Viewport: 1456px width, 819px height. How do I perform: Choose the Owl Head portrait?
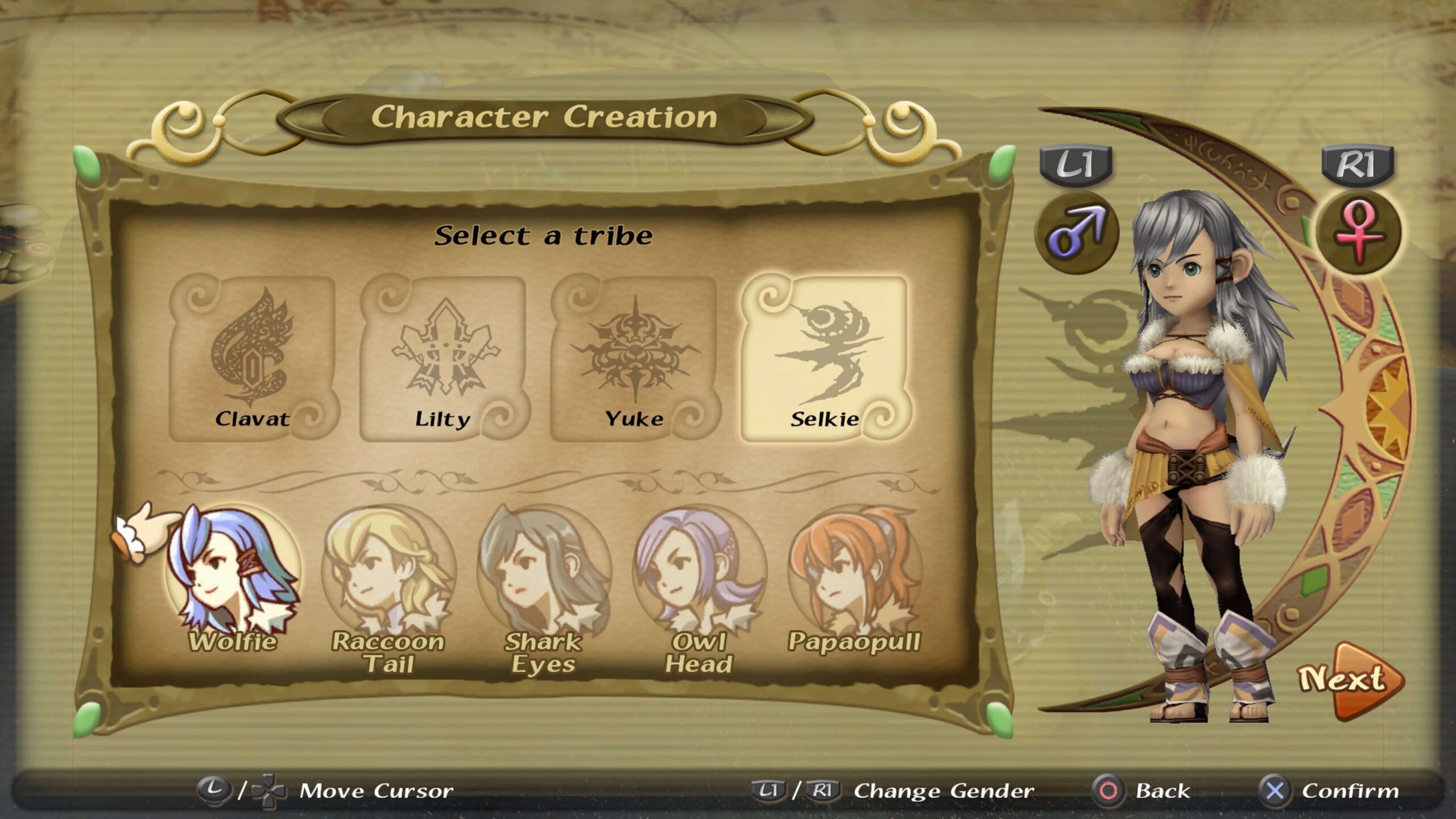tap(699, 574)
